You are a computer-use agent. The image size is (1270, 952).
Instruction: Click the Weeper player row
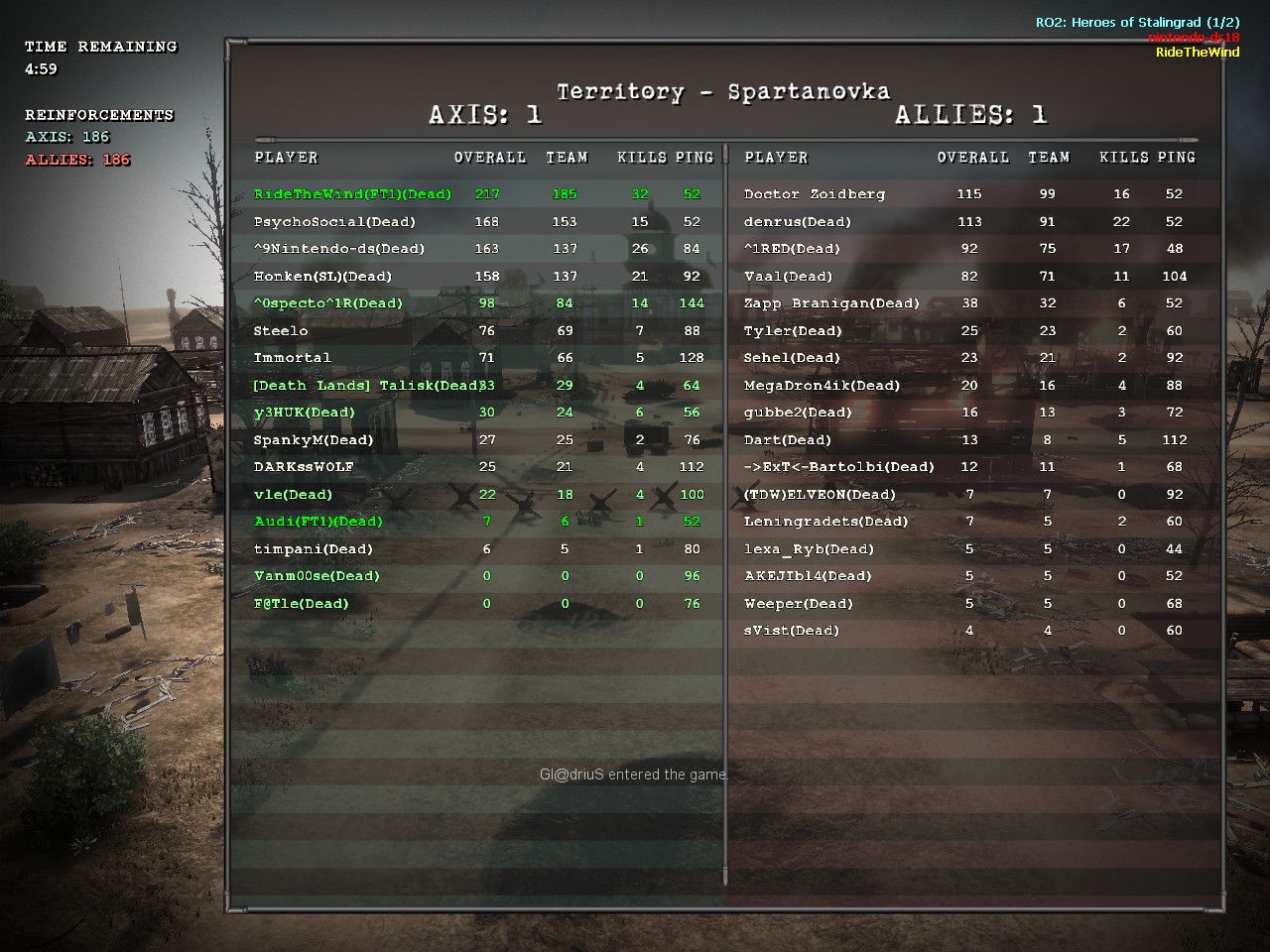(x=799, y=604)
